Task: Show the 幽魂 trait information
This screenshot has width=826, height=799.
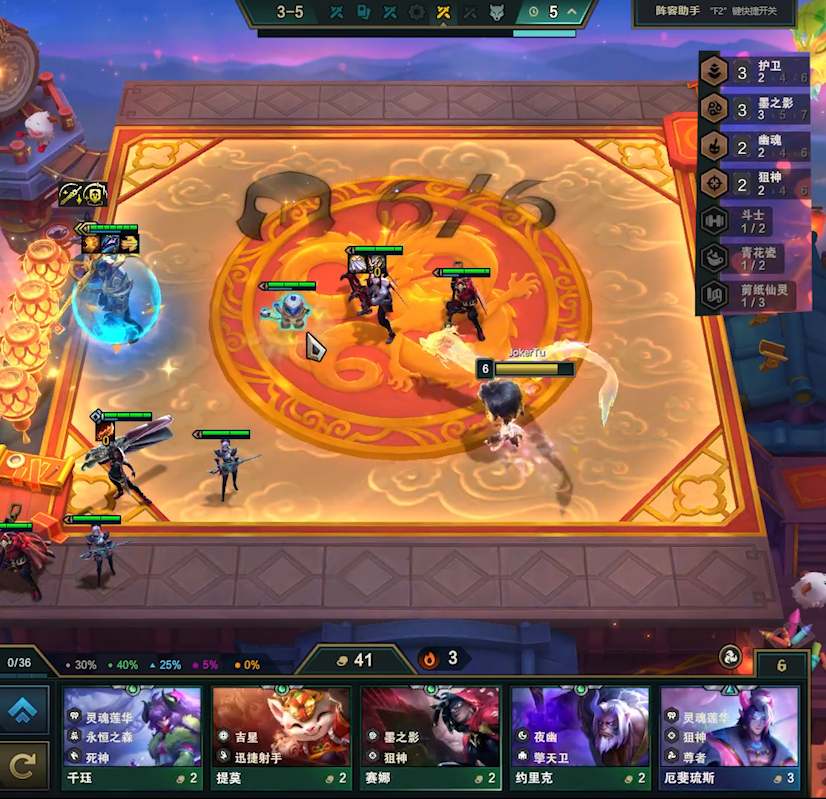Action: 752,146
